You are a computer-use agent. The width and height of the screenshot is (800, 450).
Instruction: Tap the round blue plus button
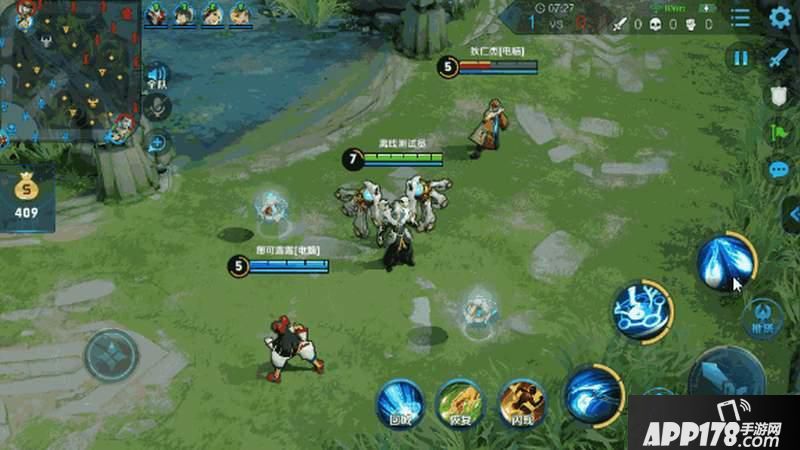pos(157,143)
